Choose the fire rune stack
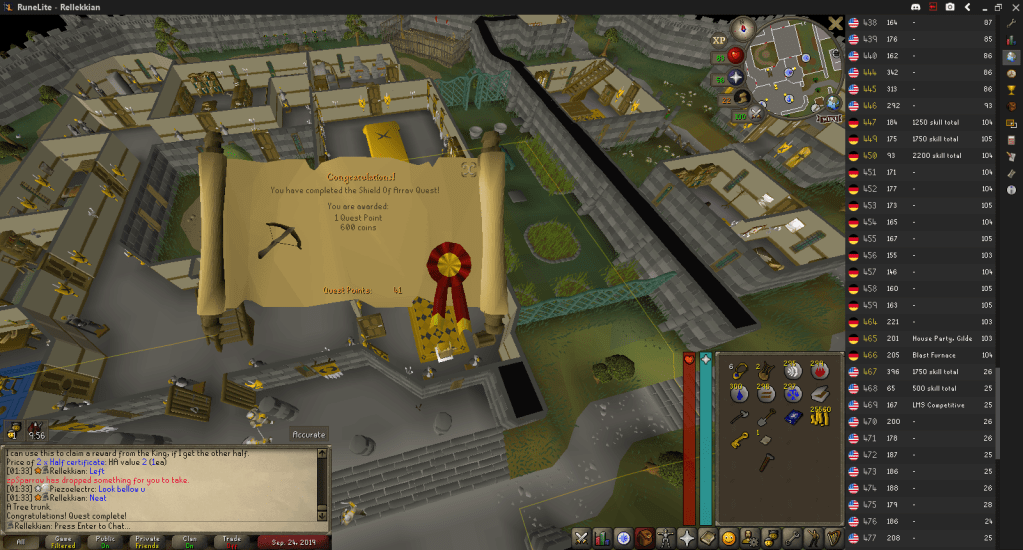The image size is (1023, 550). click(818, 371)
